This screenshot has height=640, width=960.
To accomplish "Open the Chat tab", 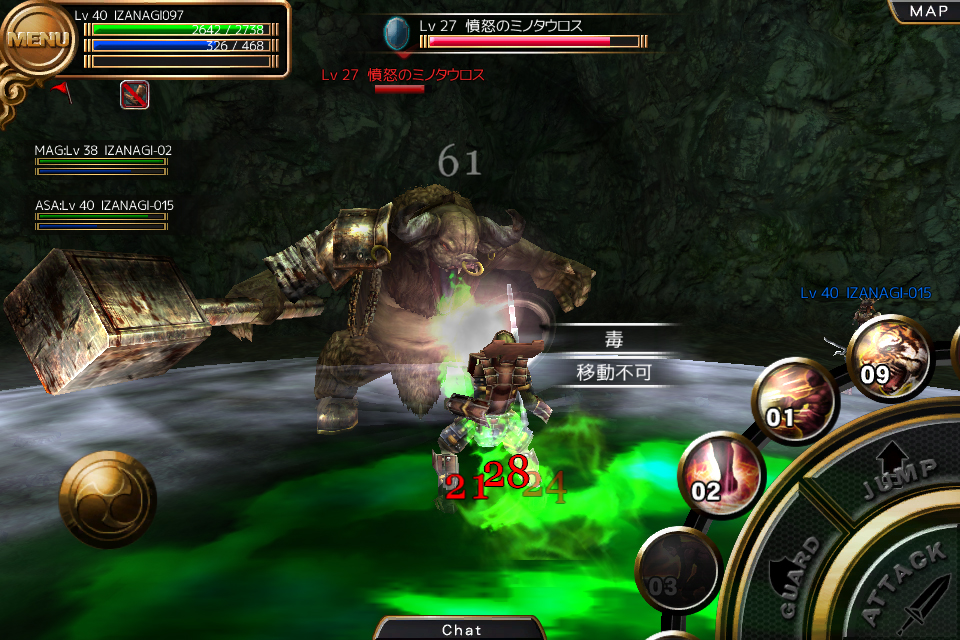I will point(461,629).
